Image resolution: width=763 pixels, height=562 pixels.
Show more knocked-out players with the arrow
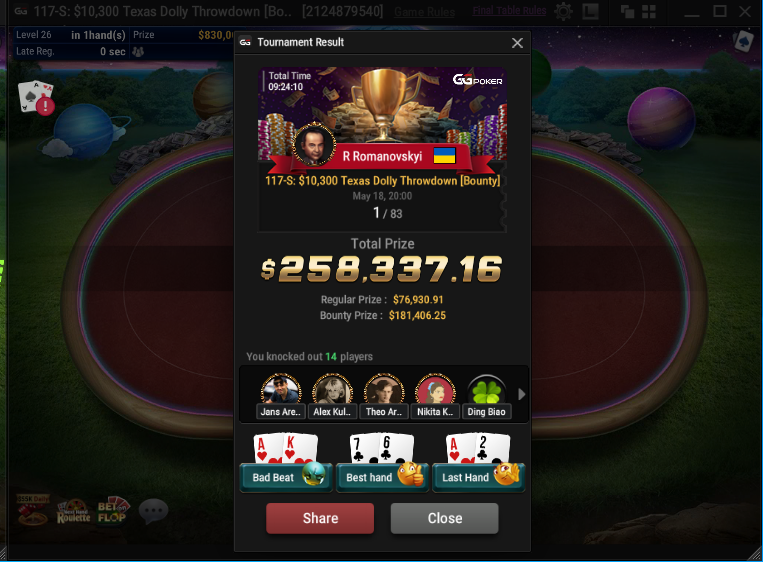coord(521,394)
